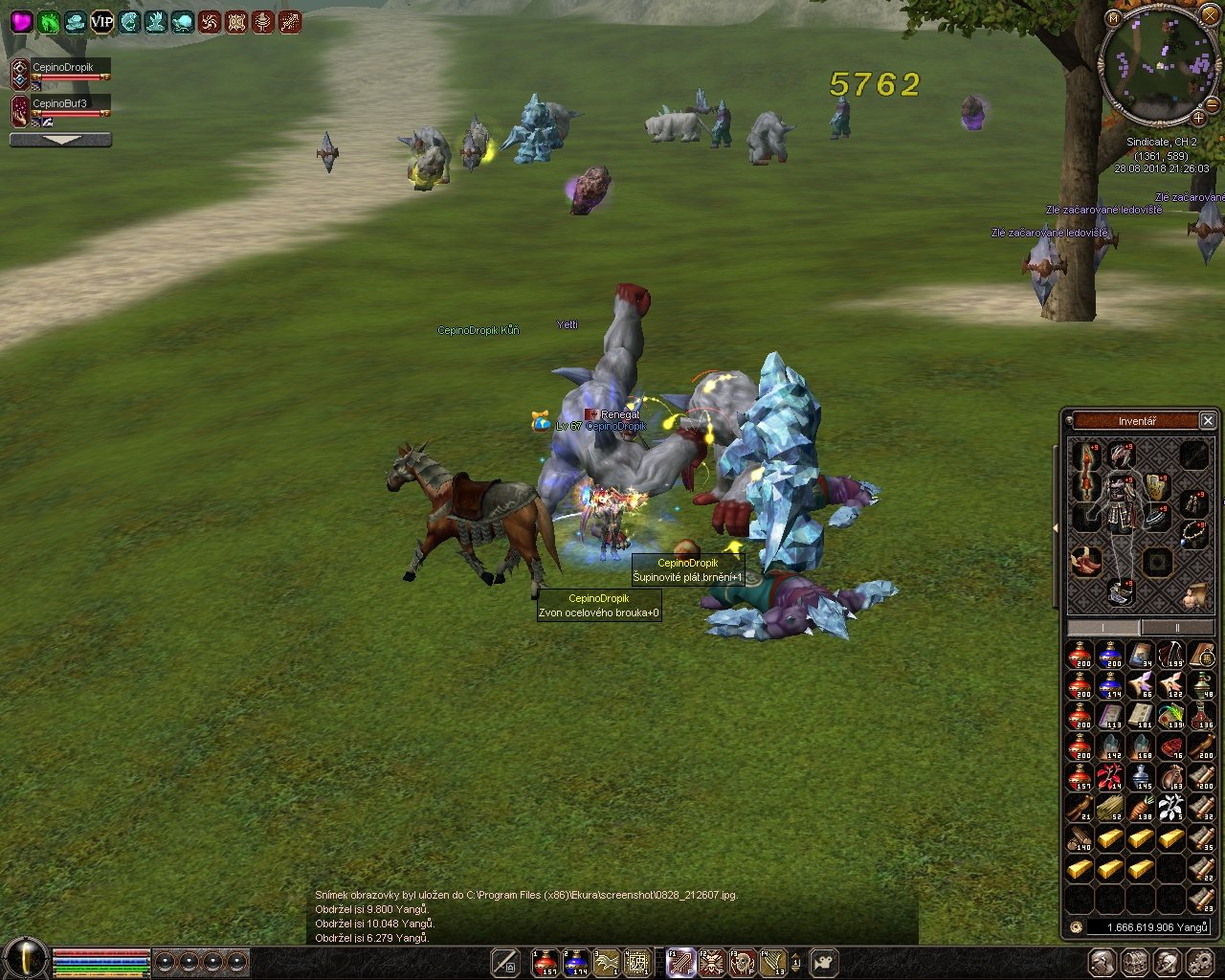The width and height of the screenshot is (1225, 980).
Task: Select the equipped sword weapon slot
Action: click(1083, 472)
